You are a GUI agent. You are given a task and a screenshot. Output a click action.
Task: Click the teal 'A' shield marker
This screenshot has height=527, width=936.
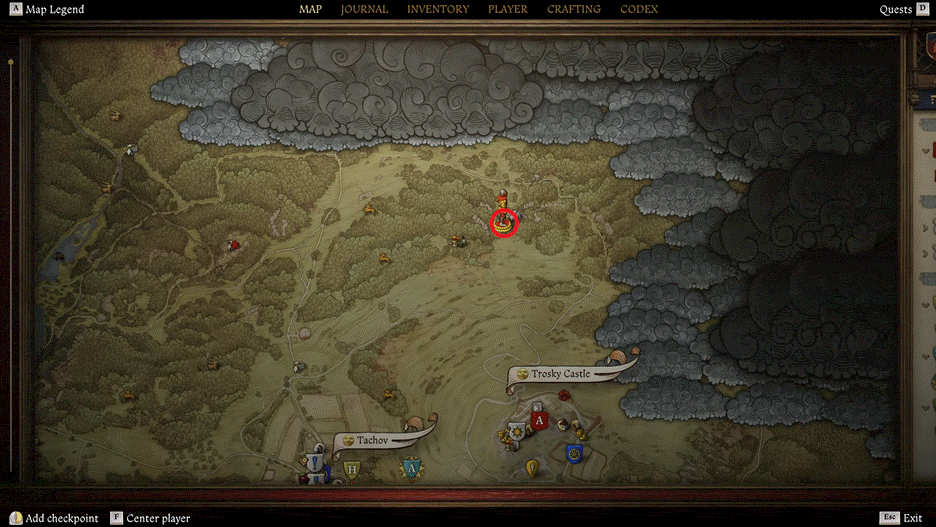410,467
